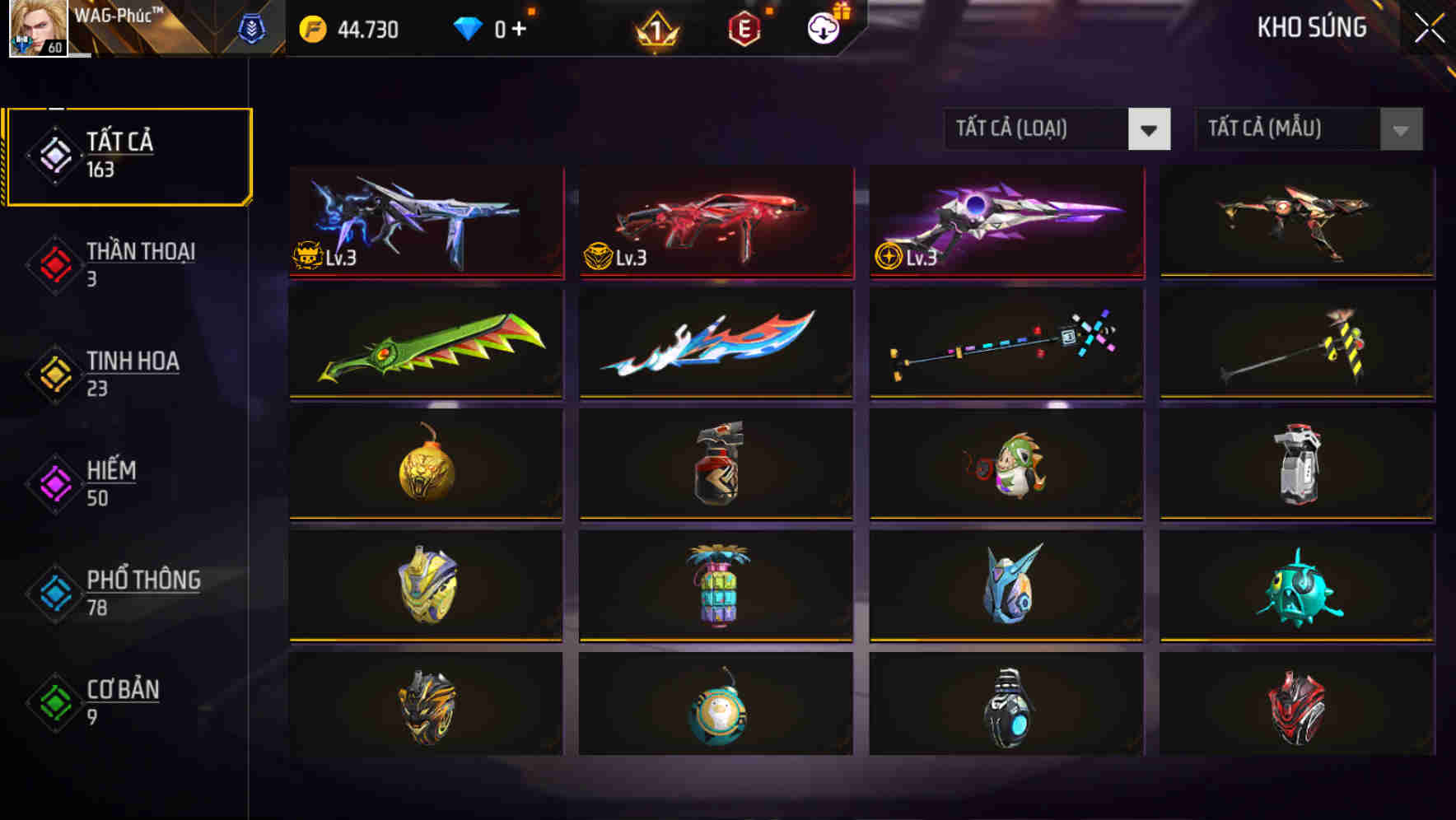Click the diamond balance icon
The image size is (1456, 820).
click(x=469, y=27)
